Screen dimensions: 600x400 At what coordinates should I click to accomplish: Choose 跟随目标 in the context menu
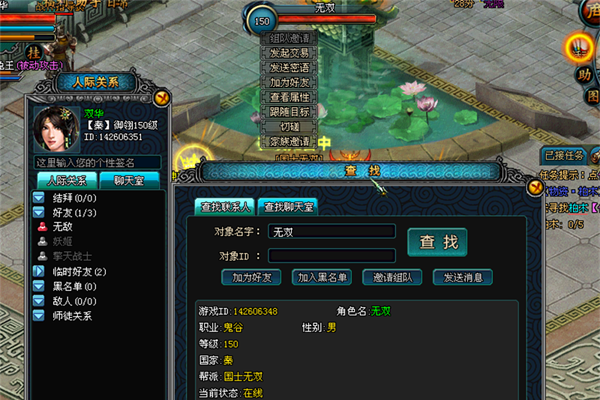[x=290, y=112]
